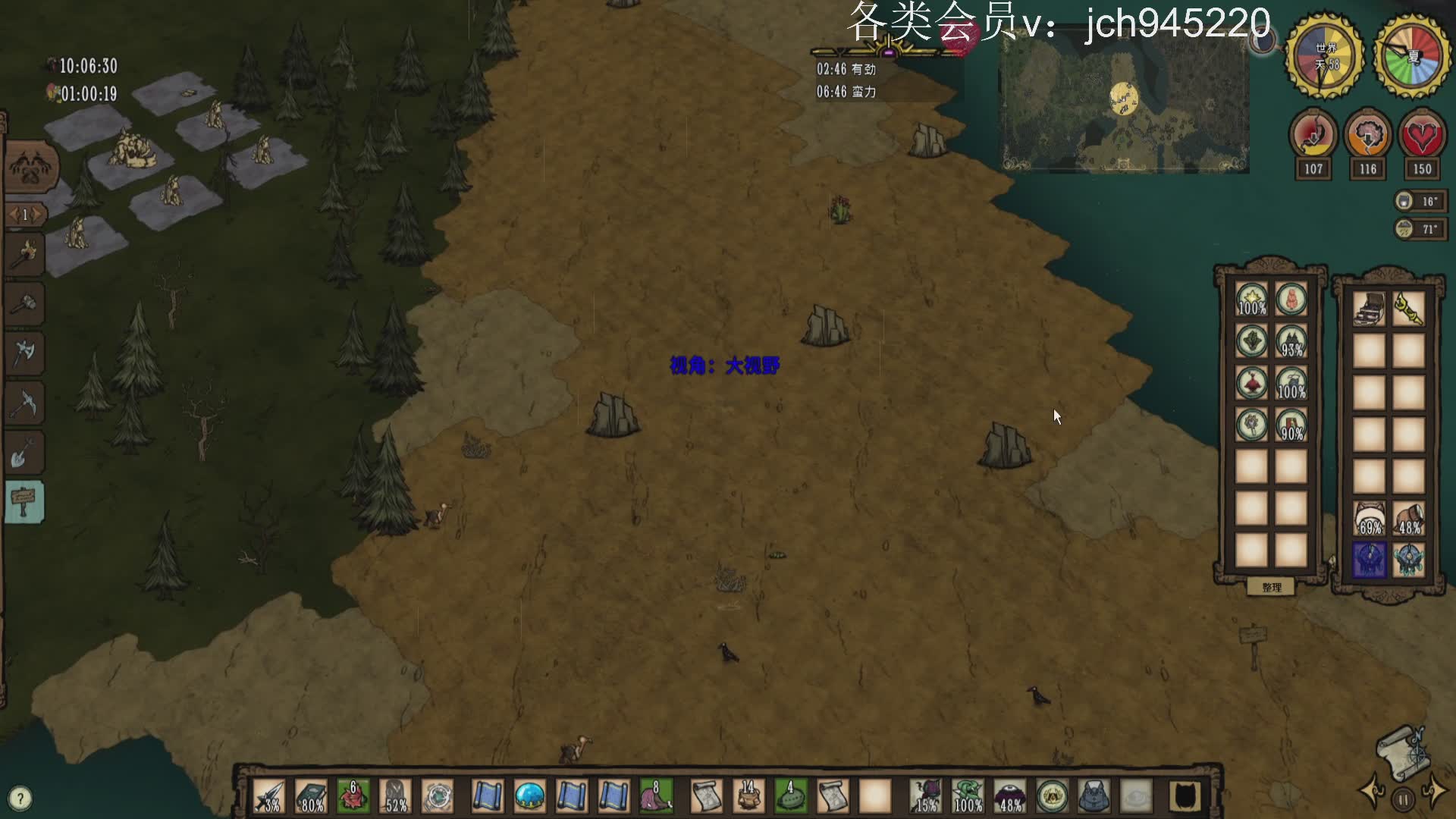1456x819 pixels.
Task: Open the highlighted wooden sign recipe
Action: tap(25, 502)
